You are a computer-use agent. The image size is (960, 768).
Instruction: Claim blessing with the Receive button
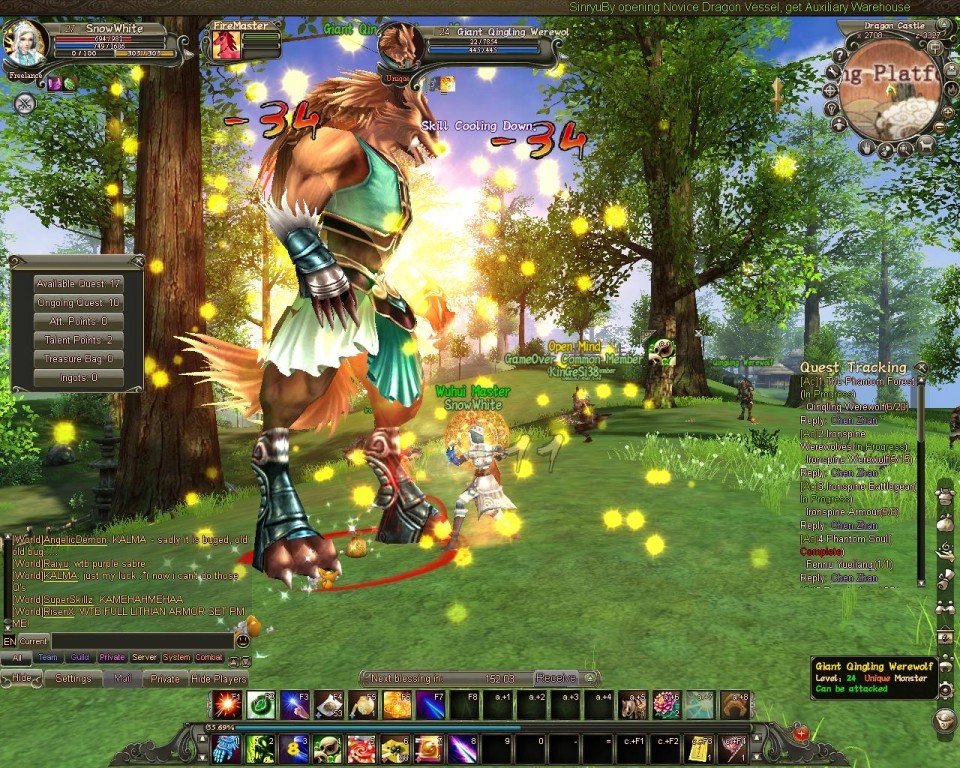[x=555, y=677]
